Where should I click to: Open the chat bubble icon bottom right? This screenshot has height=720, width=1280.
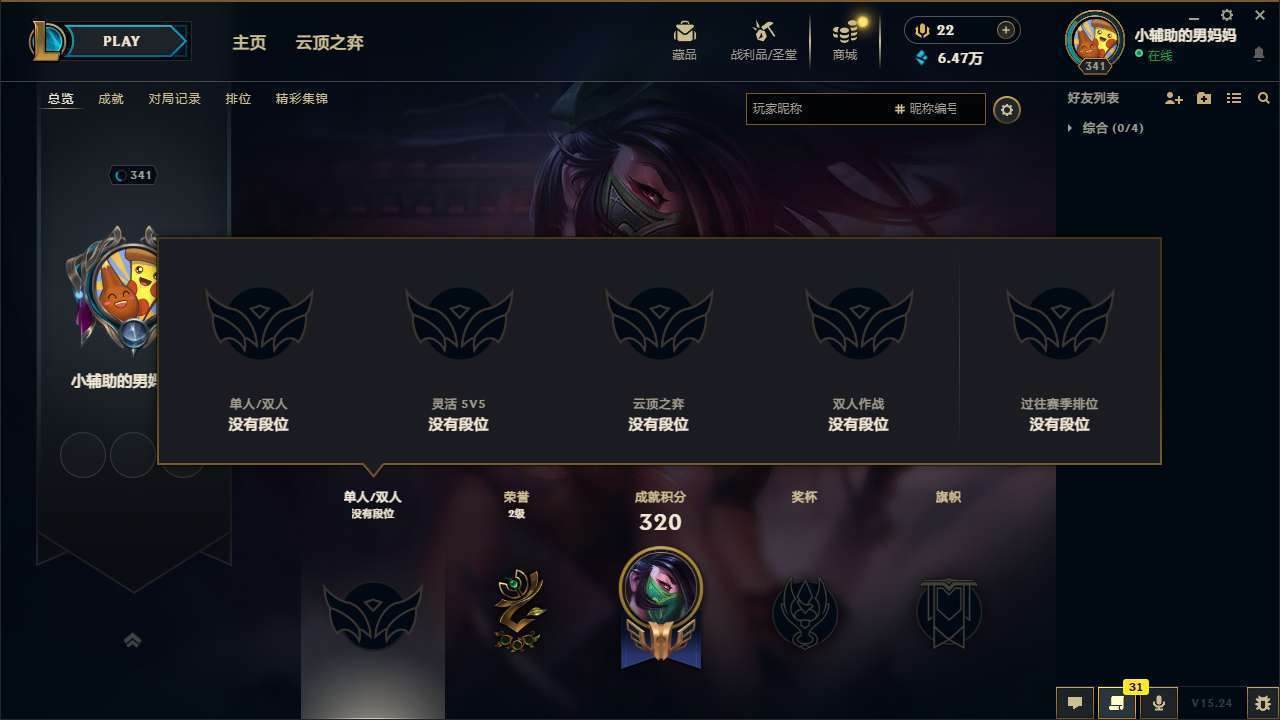click(x=1074, y=702)
